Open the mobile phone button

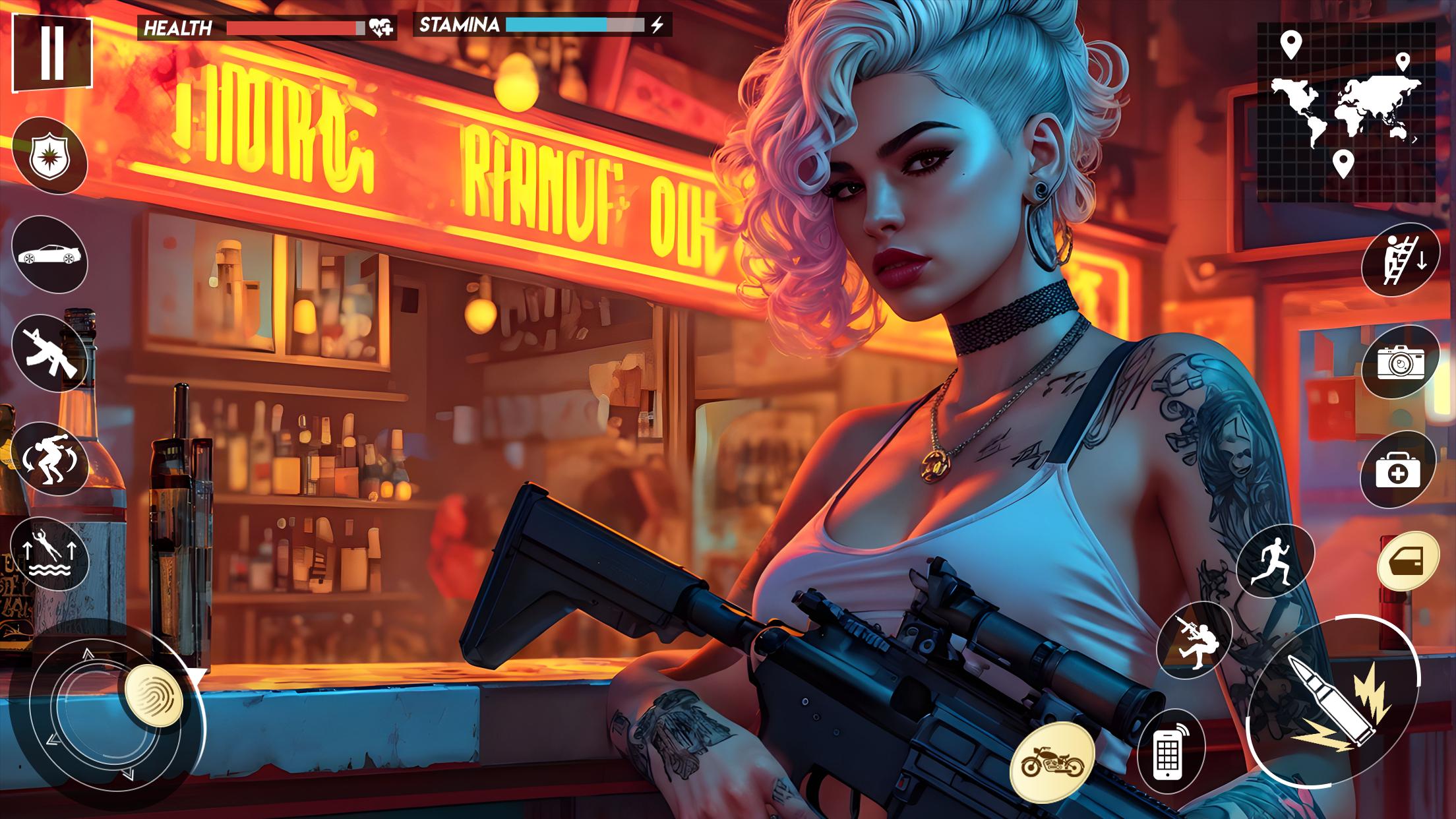coord(1170,750)
